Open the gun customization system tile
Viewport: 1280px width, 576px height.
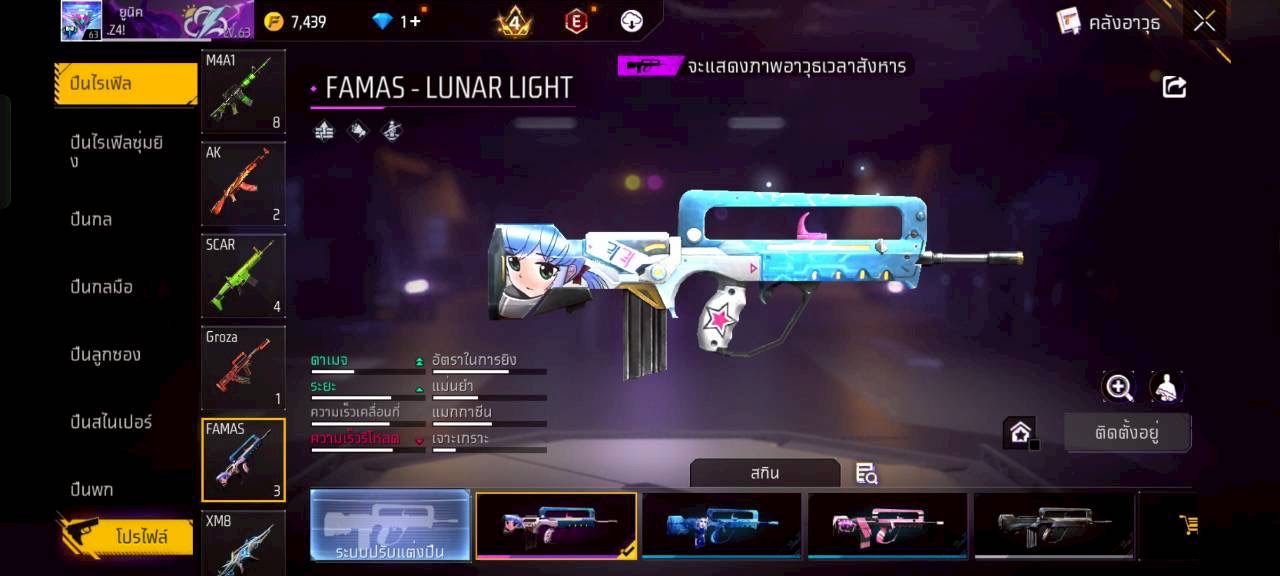click(390, 525)
